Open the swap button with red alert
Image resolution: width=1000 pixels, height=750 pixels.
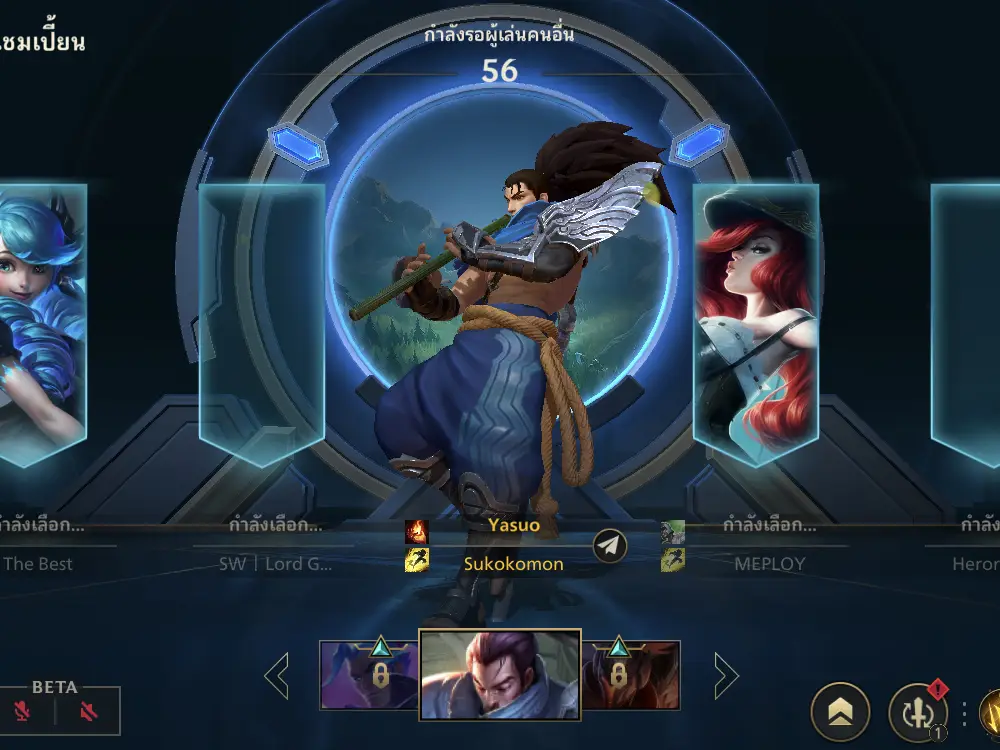(x=917, y=712)
